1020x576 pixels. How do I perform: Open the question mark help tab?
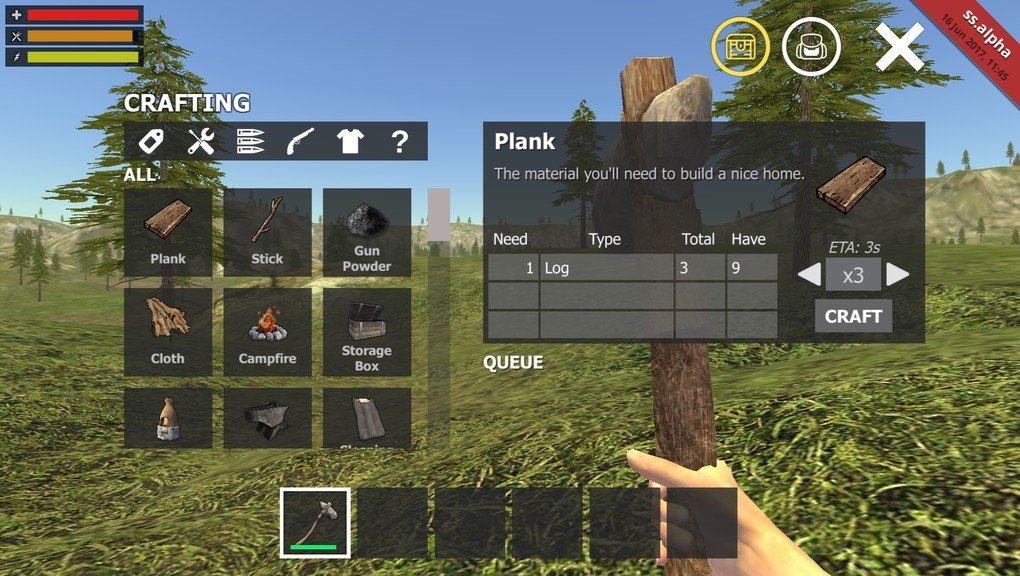[x=399, y=142]
